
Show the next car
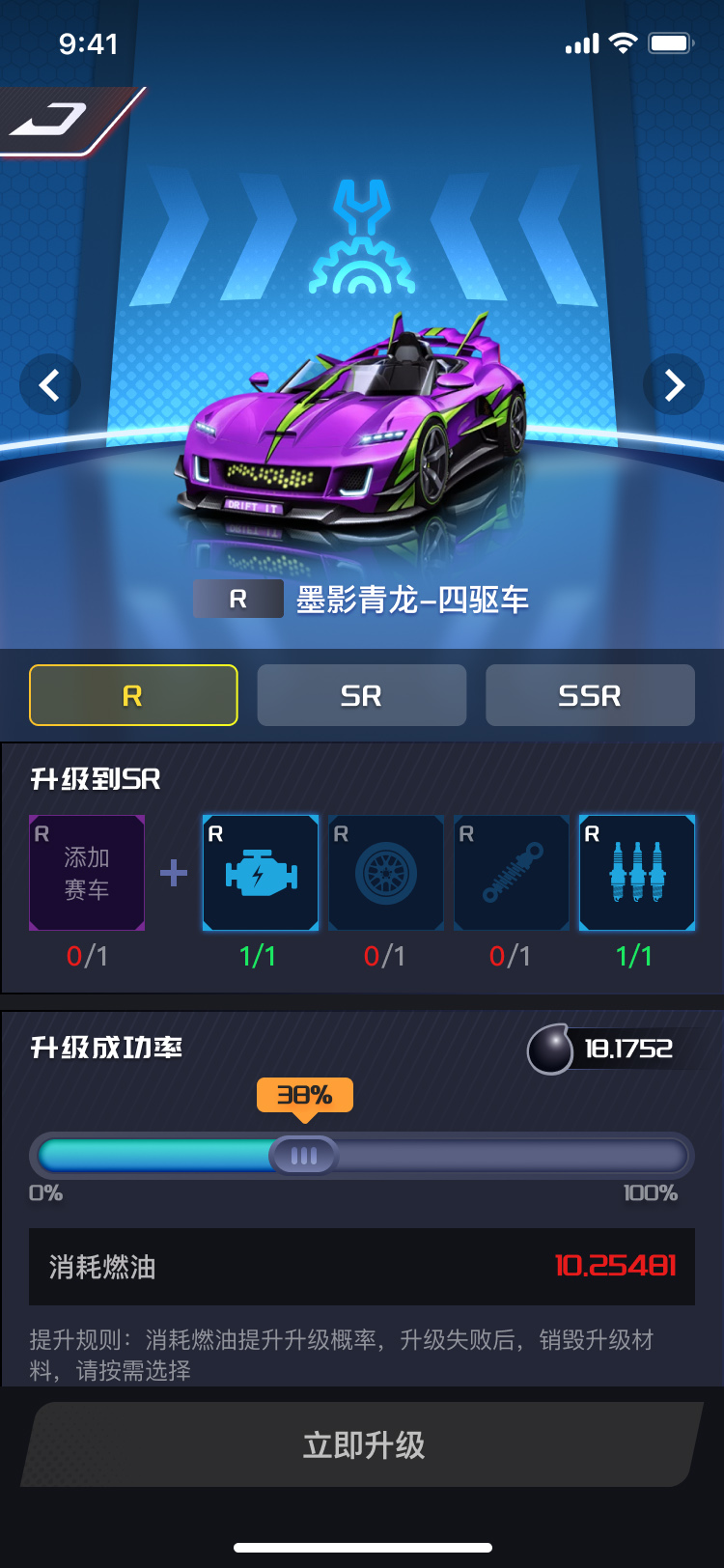[x=674, y=385]
